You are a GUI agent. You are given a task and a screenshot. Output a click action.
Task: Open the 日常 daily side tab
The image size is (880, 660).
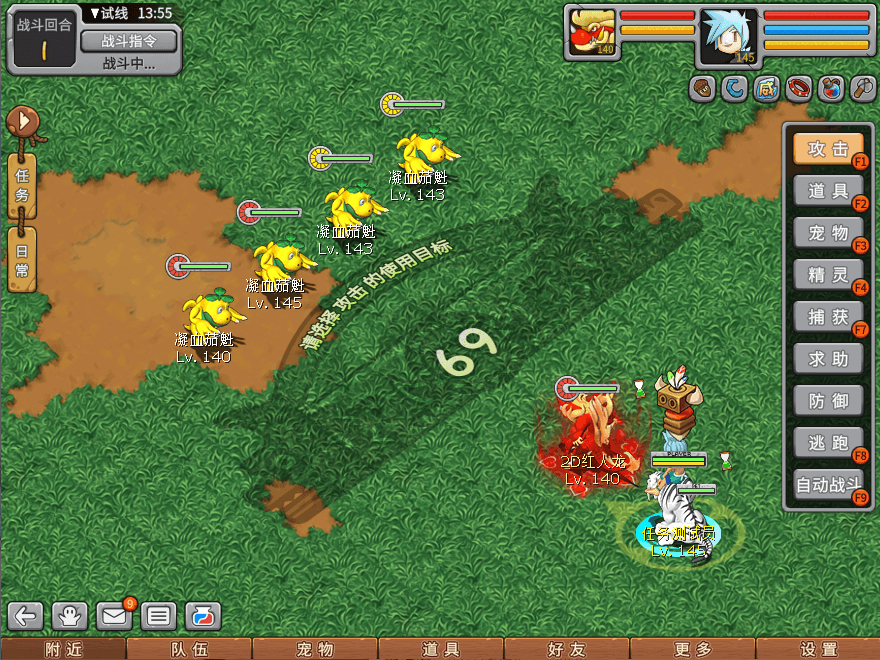coord(22,259)
